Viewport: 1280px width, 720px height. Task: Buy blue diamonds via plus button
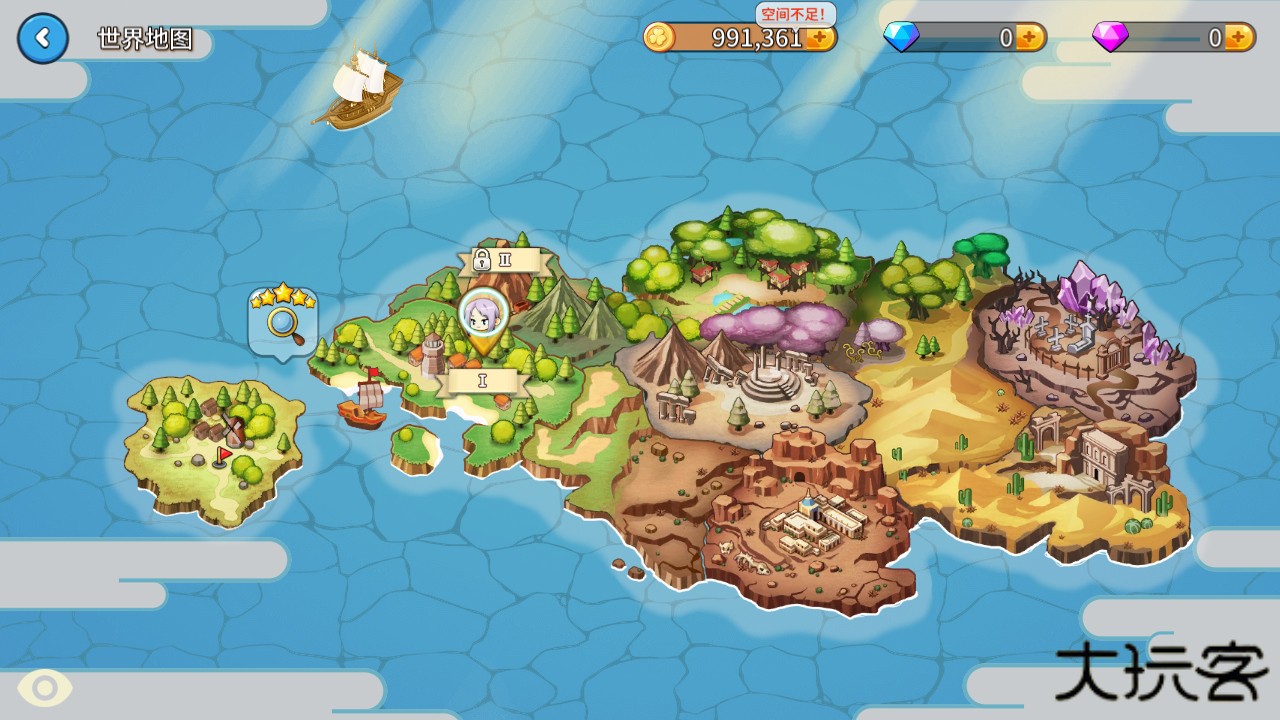point(1030,38)
